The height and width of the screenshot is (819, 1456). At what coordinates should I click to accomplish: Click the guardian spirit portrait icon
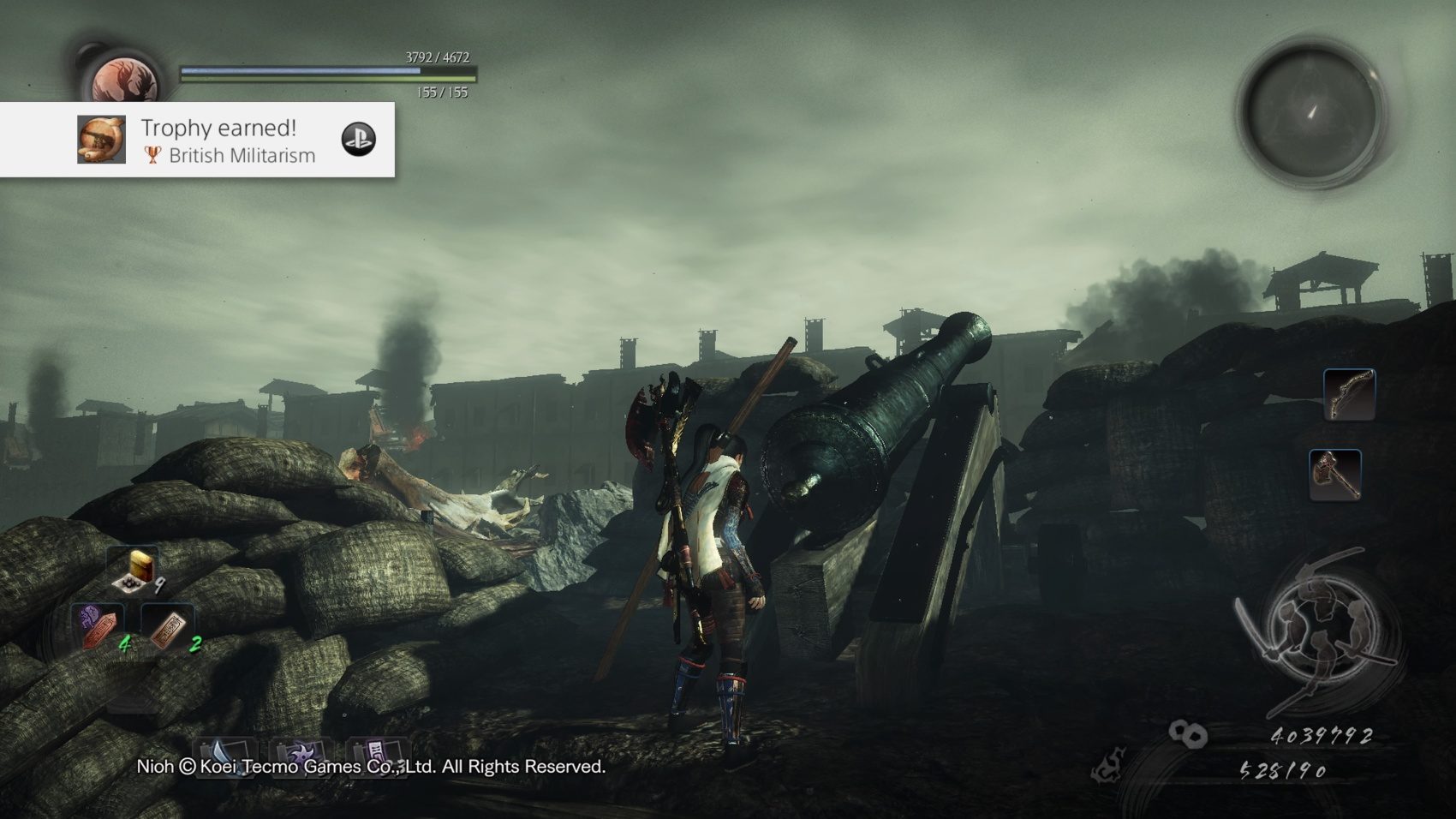pyautogui.click(x=126, y=82)
